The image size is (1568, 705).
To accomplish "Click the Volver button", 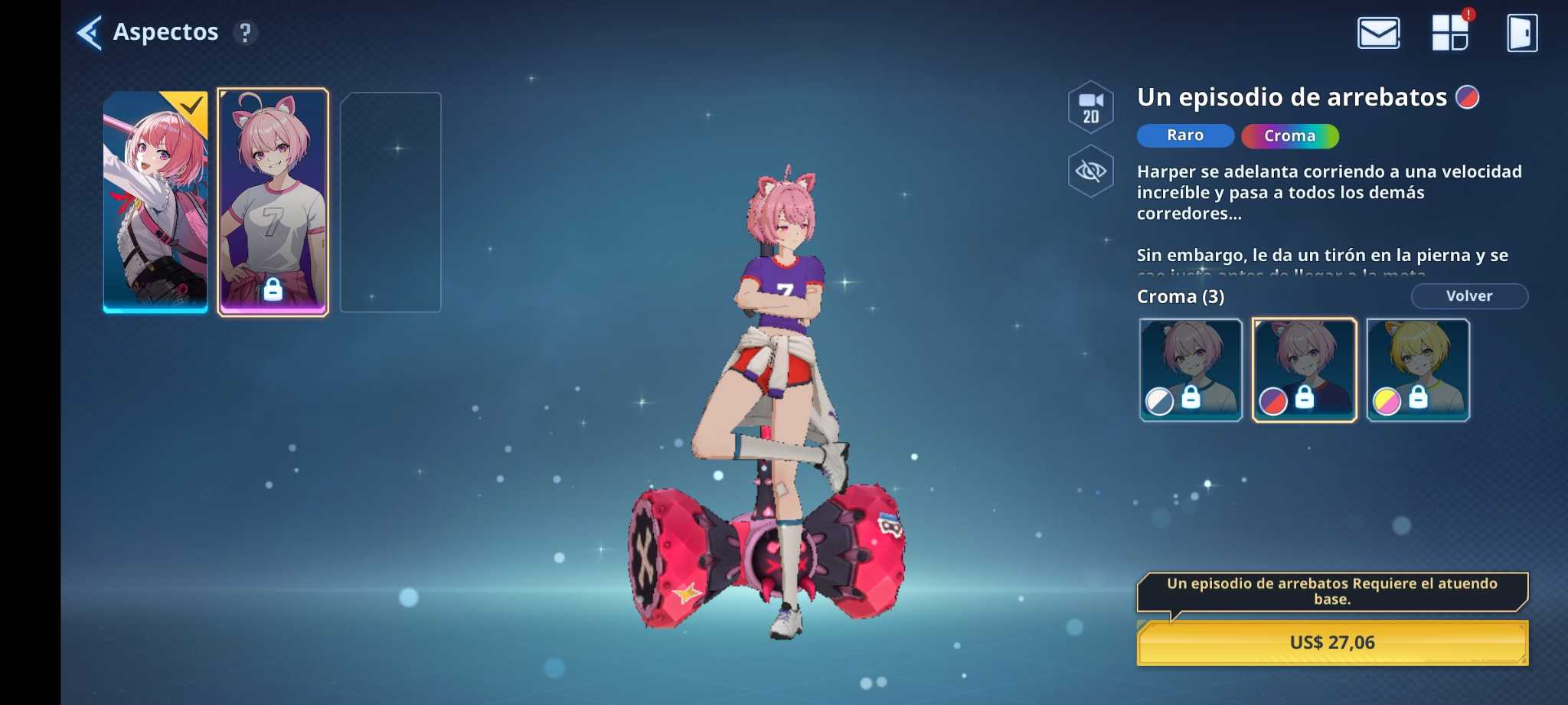I will [x=1468, y=296].
